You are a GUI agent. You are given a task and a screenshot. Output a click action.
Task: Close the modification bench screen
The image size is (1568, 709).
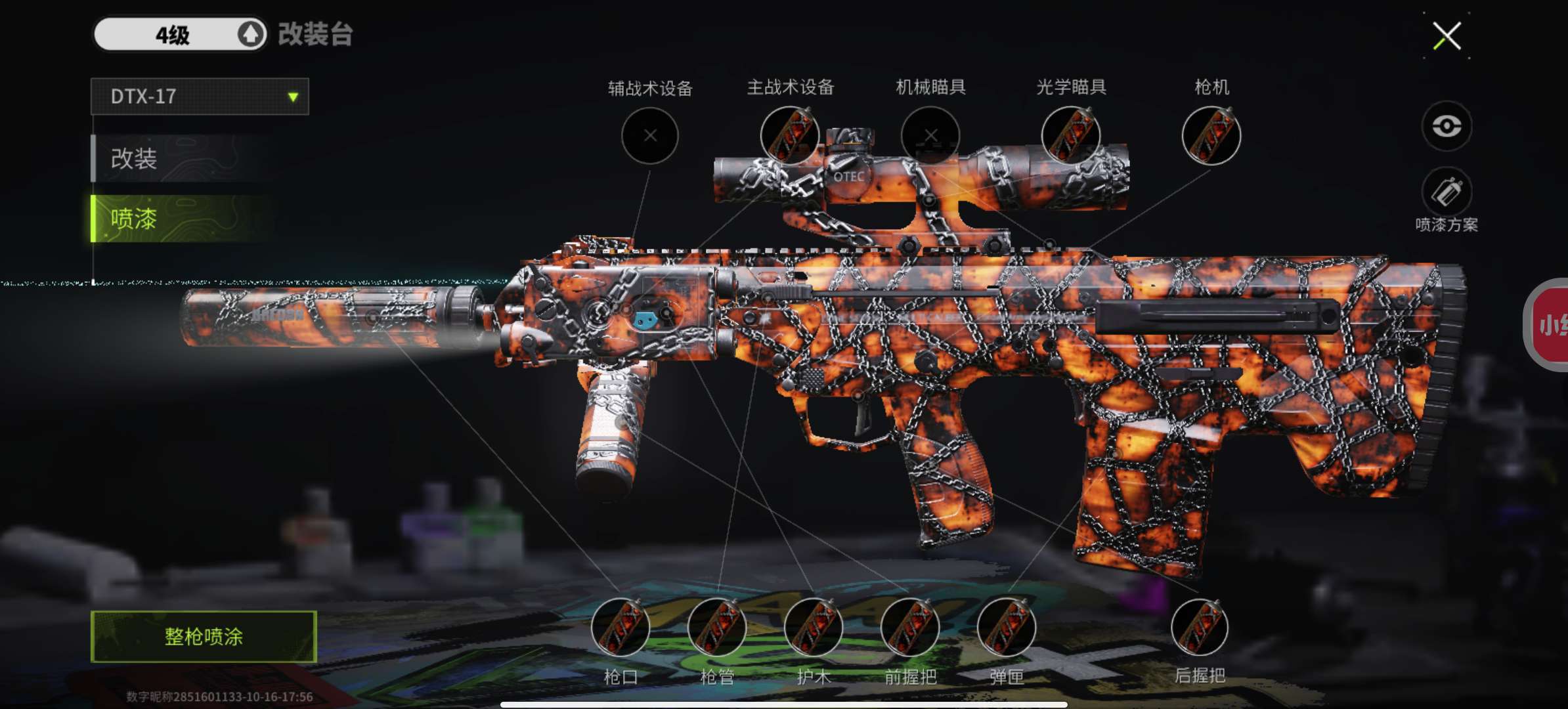tap(1447, 35)
